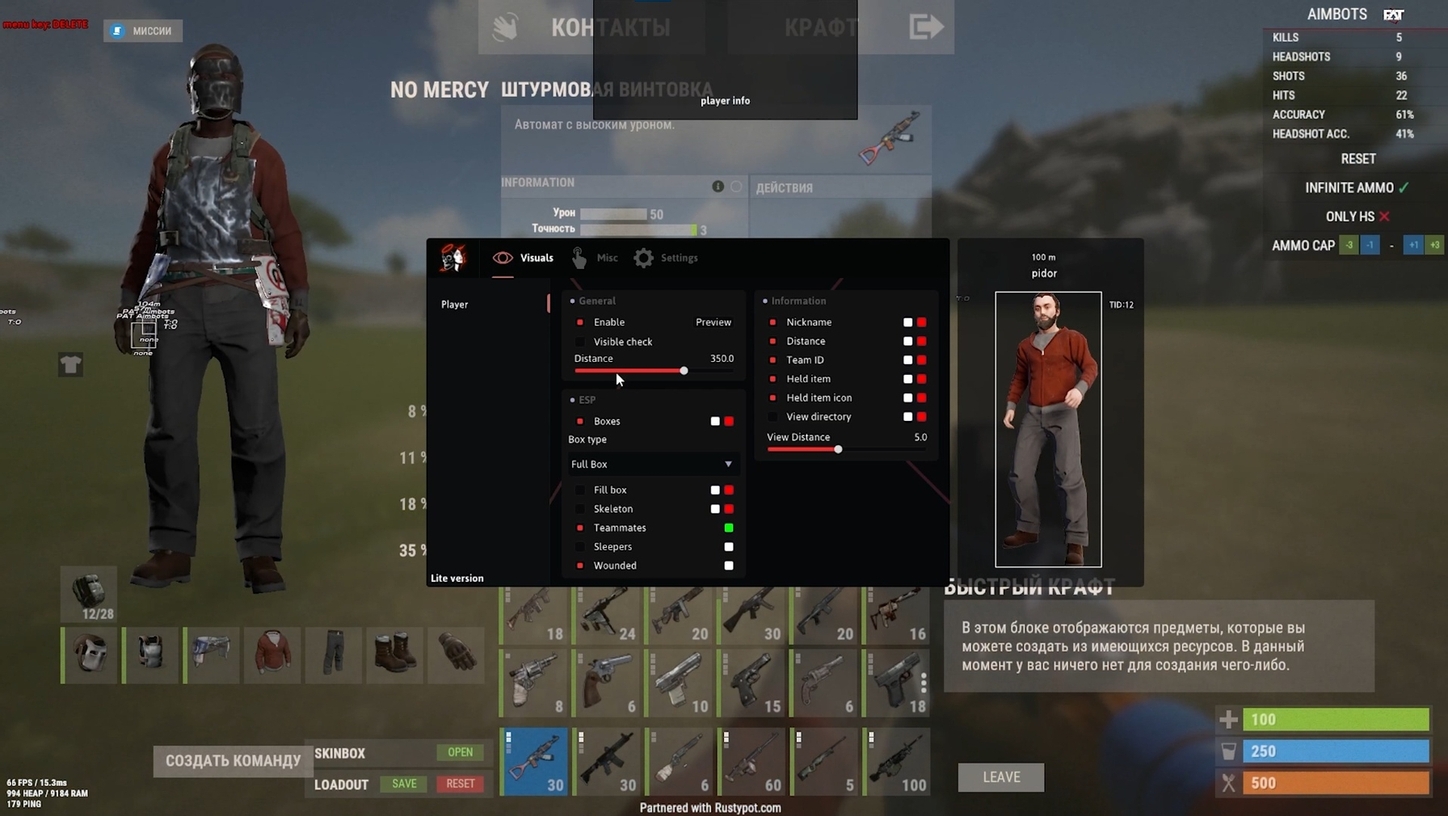This screenshot has width=1448, height=816.
Task: Click the red color swatch beside Boxes
Action: click(x=728, y=421)
